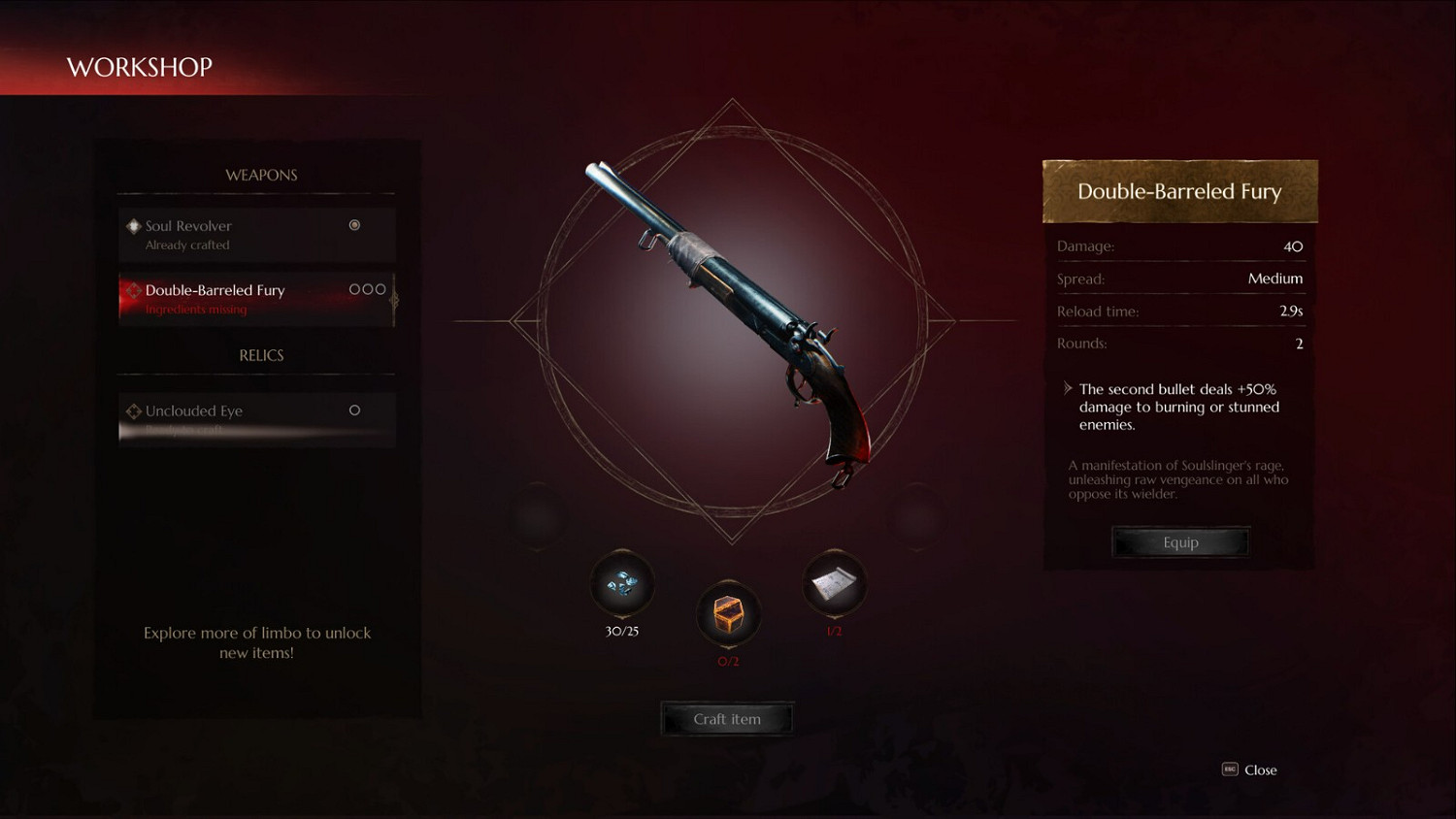Click the Esc key icon near Close
This screenshot has height=819, width=1456.
click(1228, 770)
